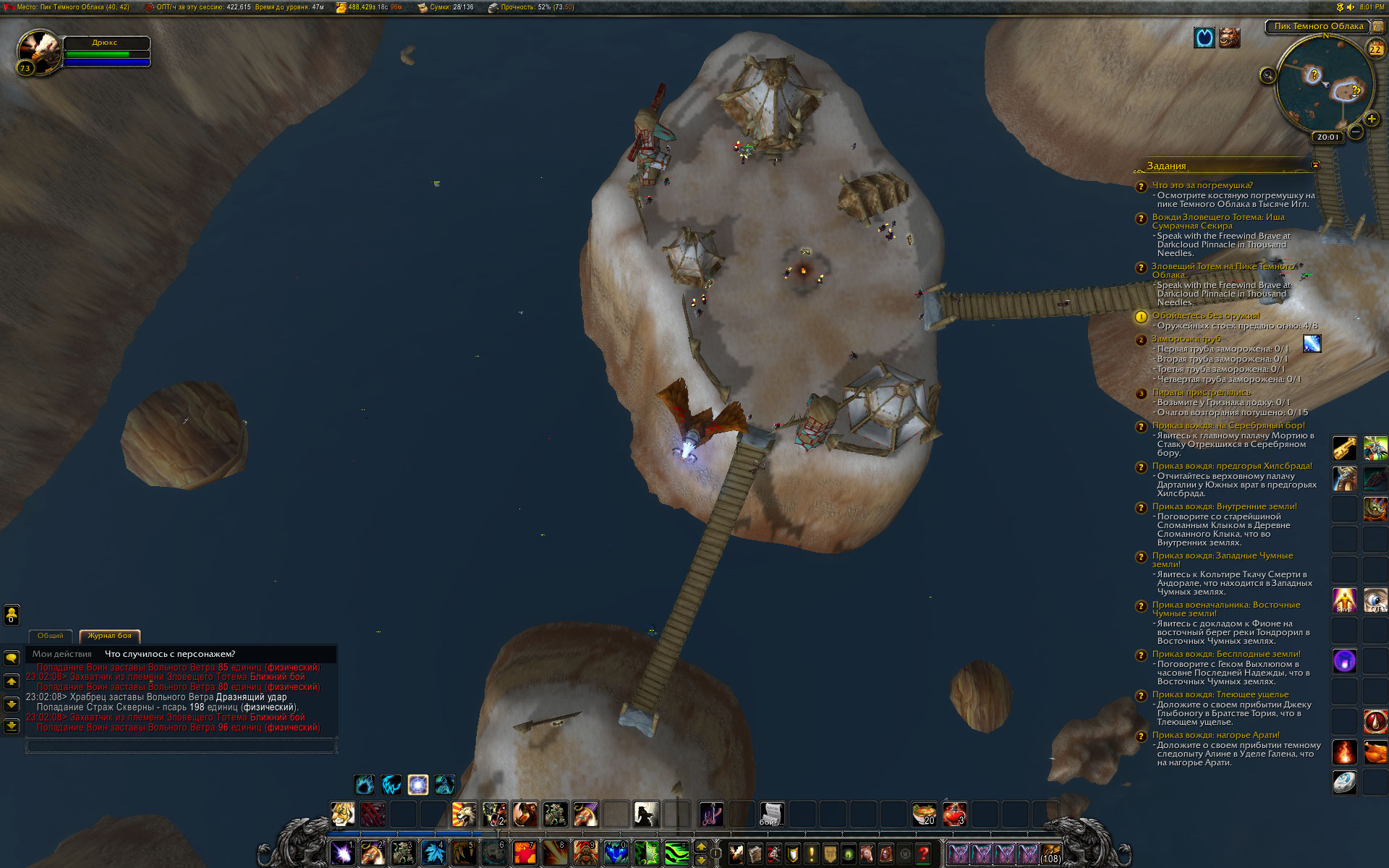Click the chat text input box

(181, 745)
